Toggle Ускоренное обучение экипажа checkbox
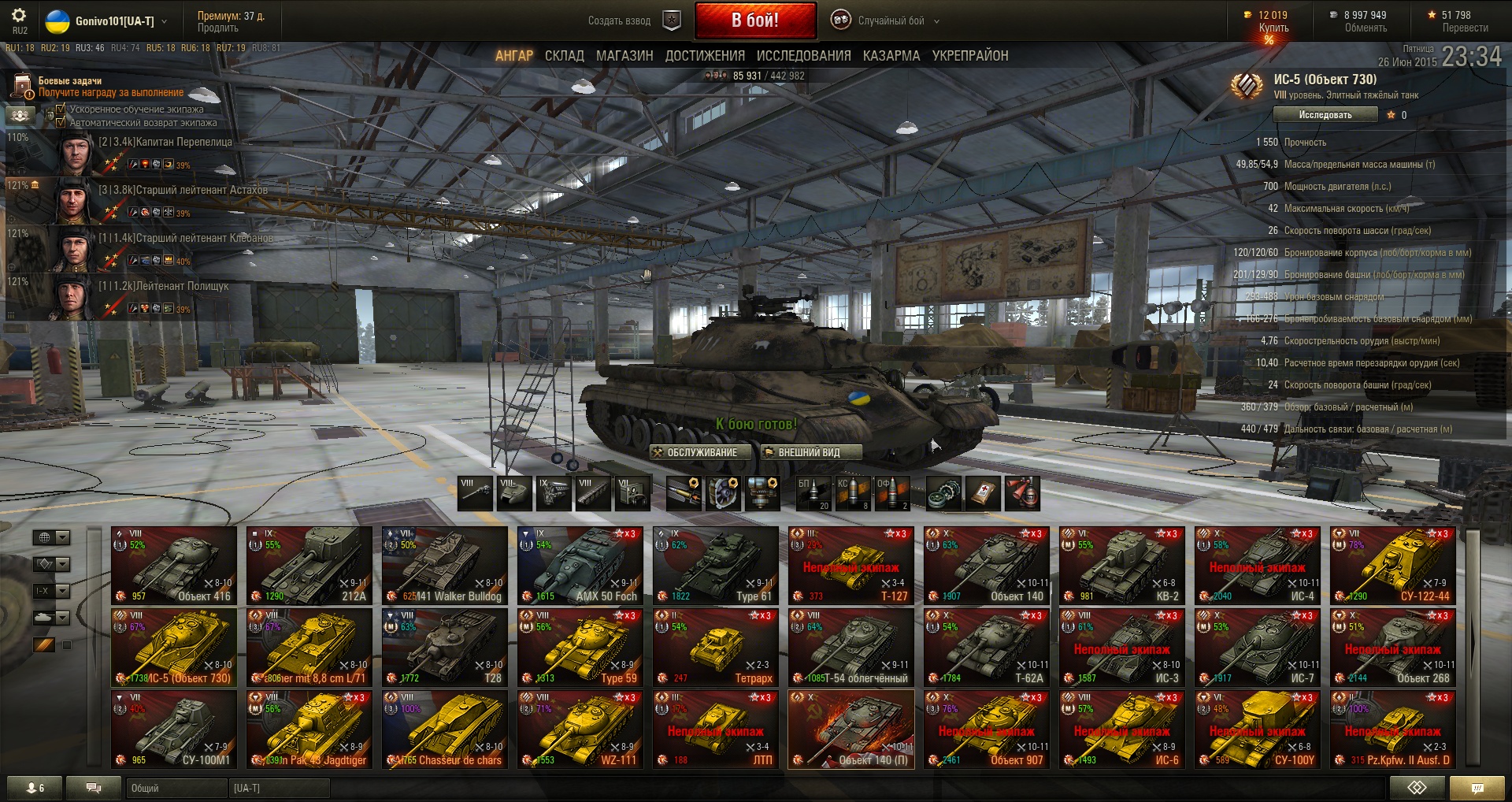 point(61,110)
